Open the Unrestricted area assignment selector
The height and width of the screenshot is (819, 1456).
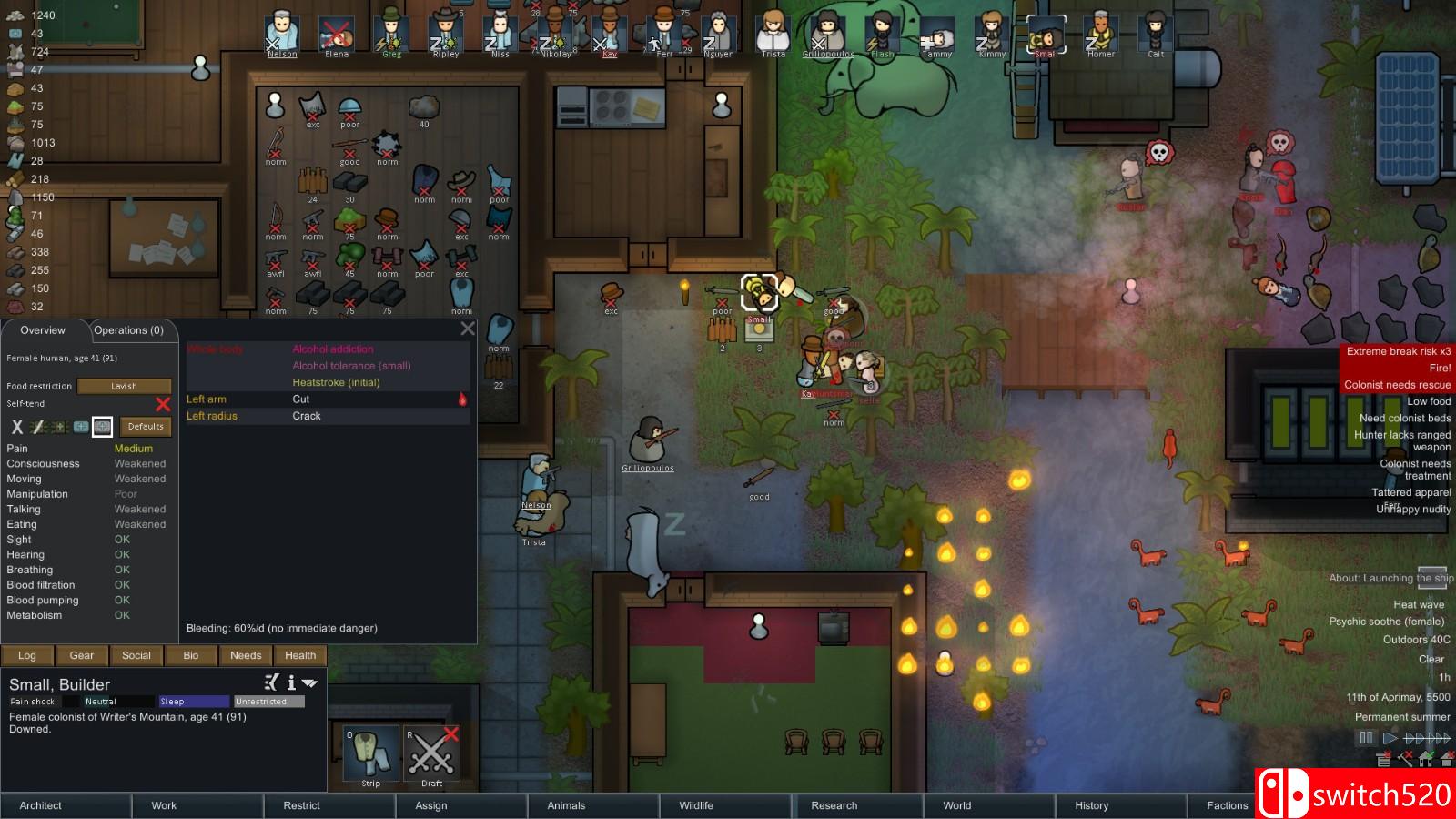point(270,701)
